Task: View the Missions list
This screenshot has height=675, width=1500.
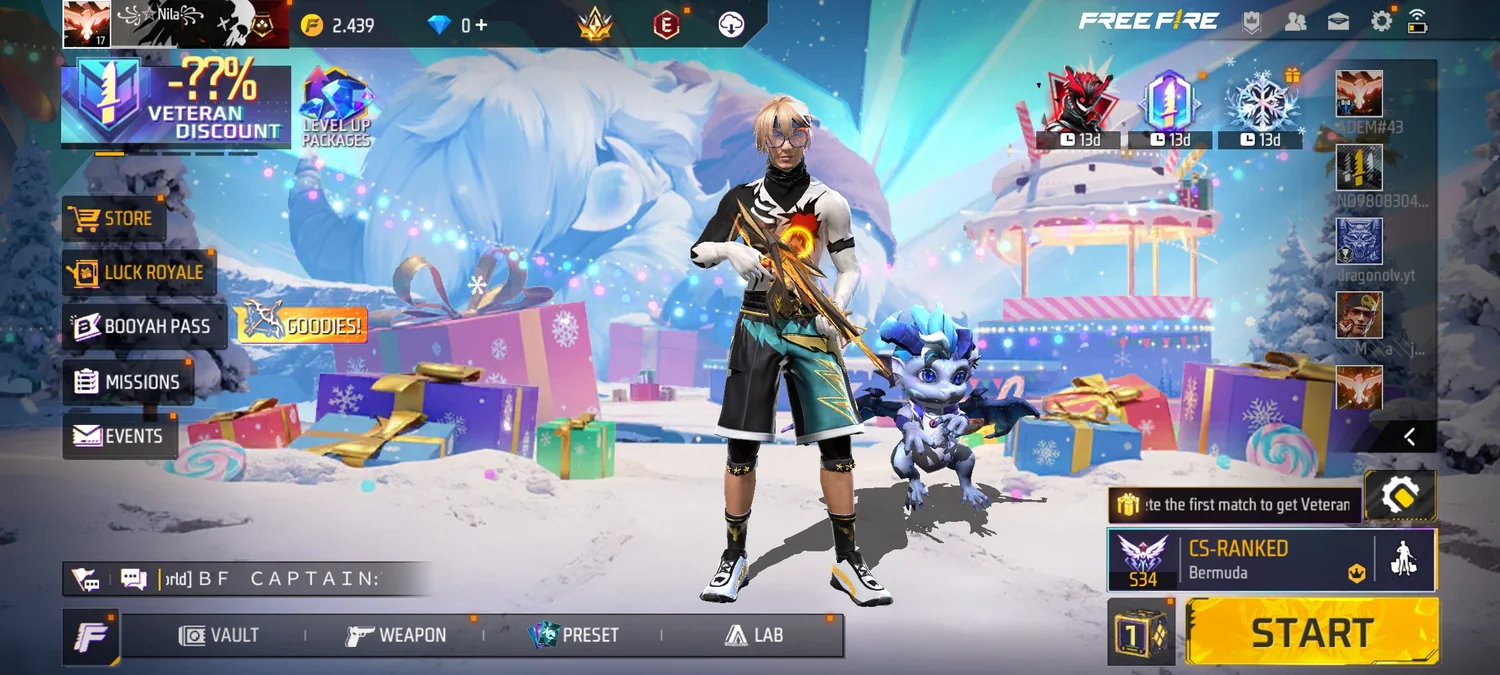Action: click(128, 382)
